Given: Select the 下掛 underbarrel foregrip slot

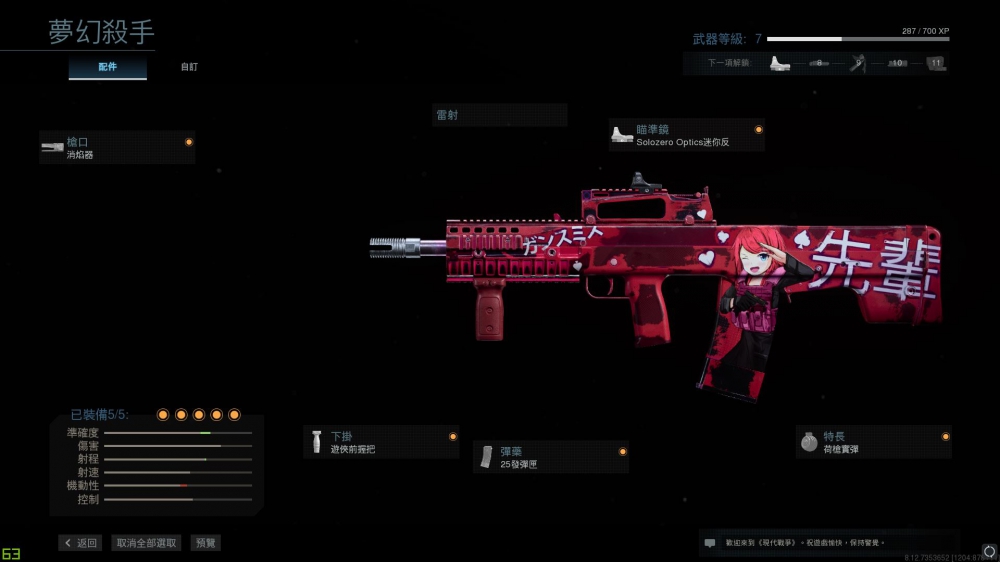Looking at the screenshot, I should click(381, 442).
